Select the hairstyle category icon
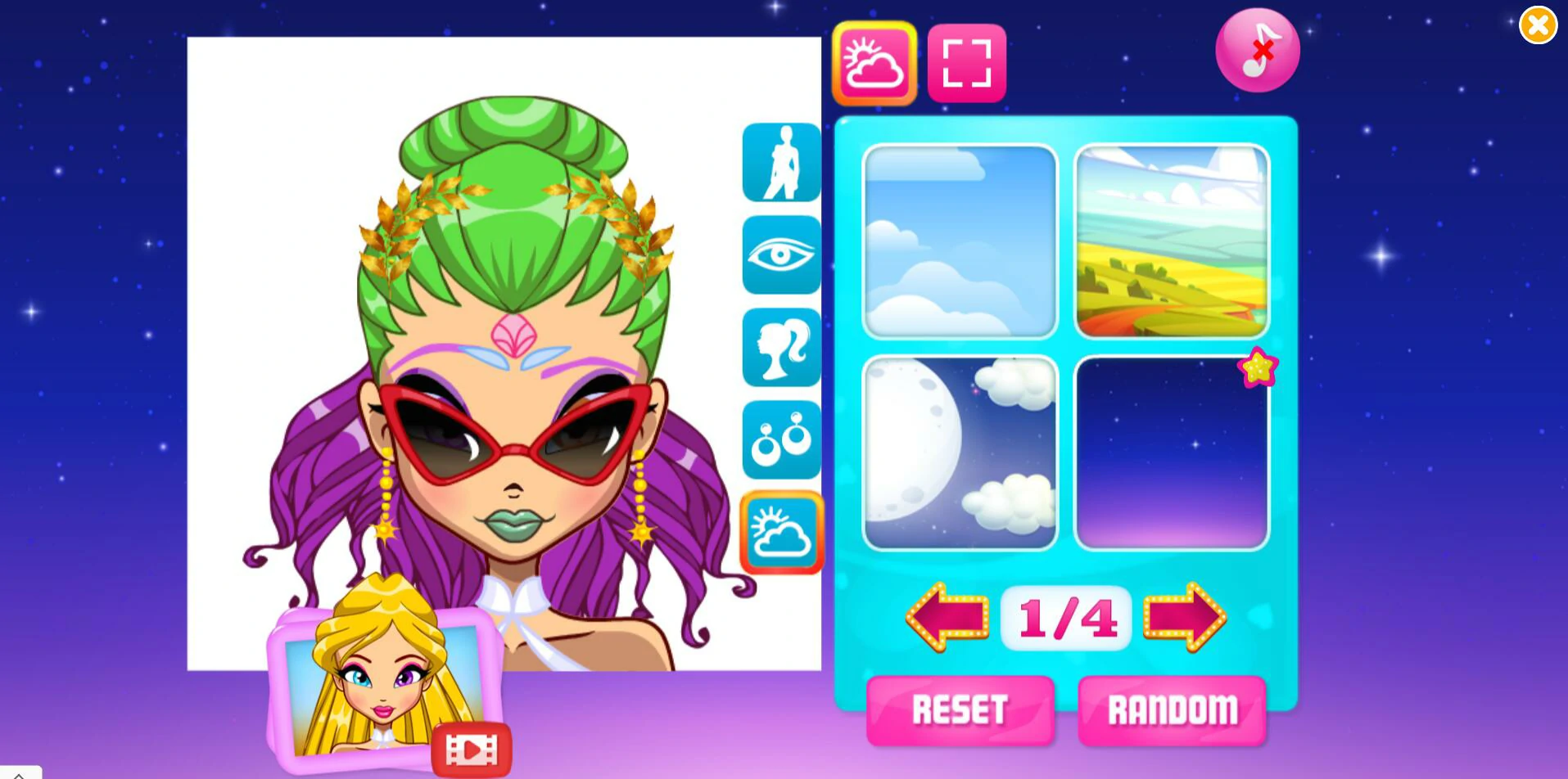This screenshot has width=1568, height=779. (780, 347)
